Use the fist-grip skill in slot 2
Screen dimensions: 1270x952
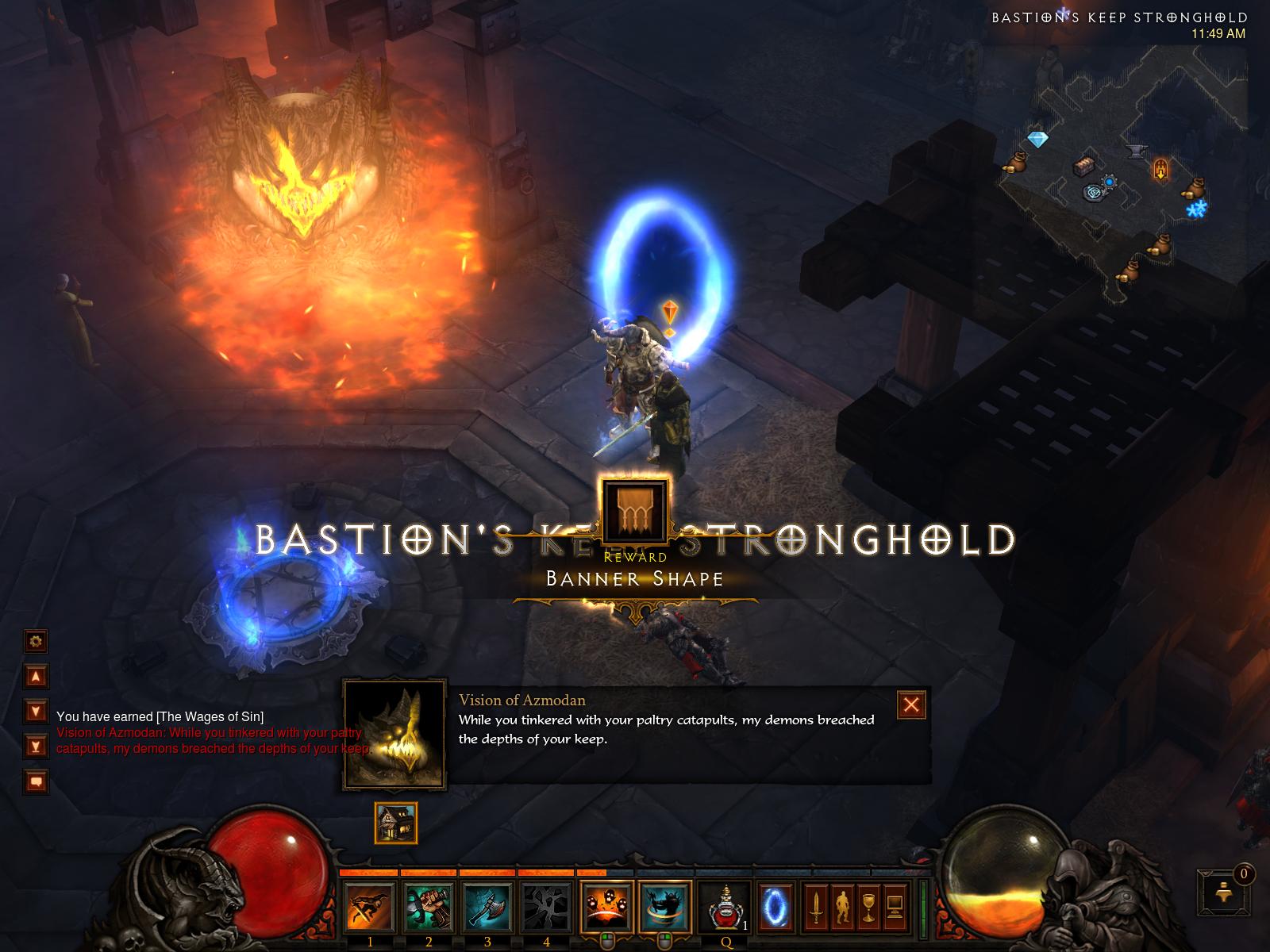coord(429,907)
